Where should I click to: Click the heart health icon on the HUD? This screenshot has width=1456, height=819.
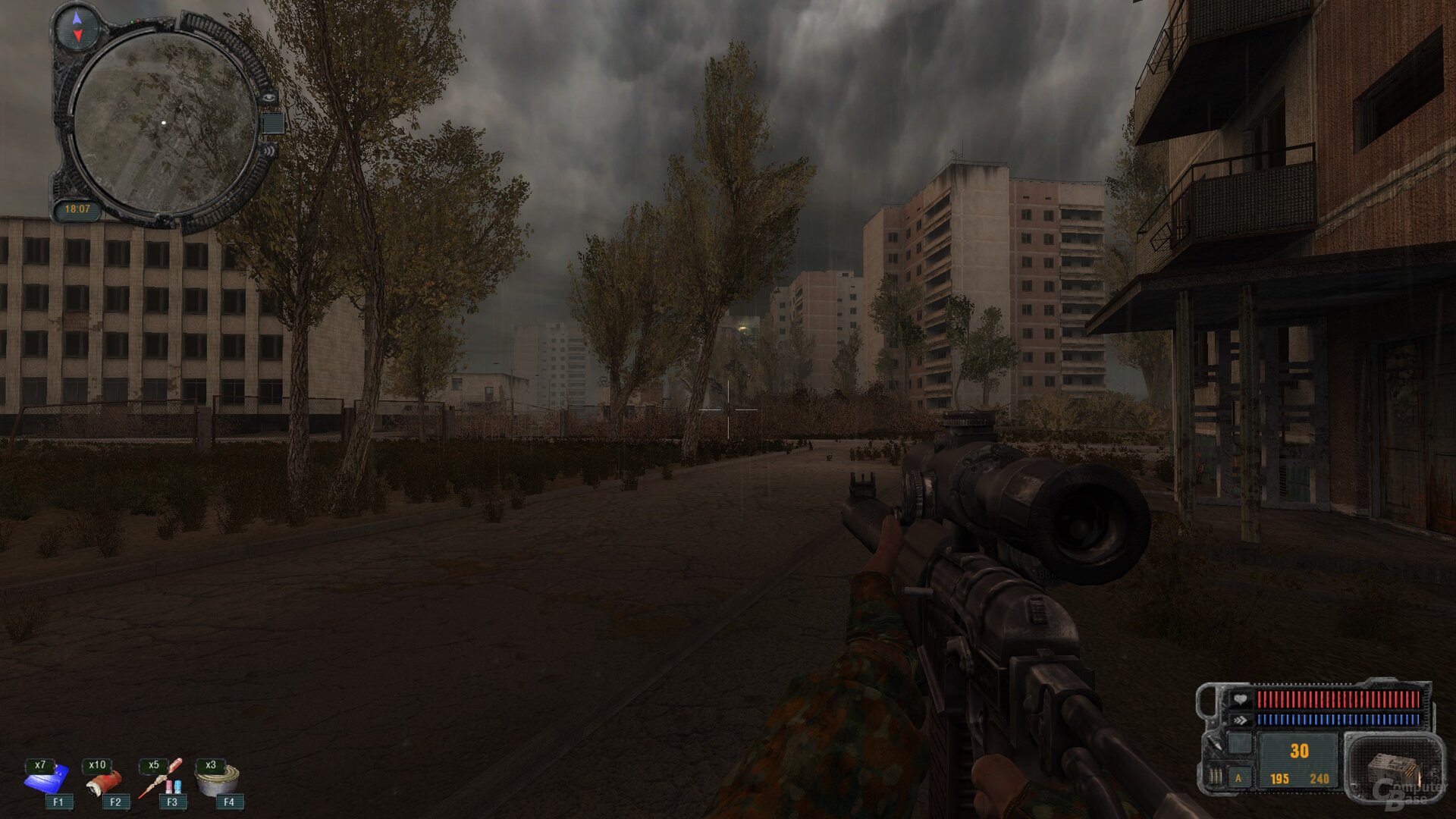point(1241,699)
